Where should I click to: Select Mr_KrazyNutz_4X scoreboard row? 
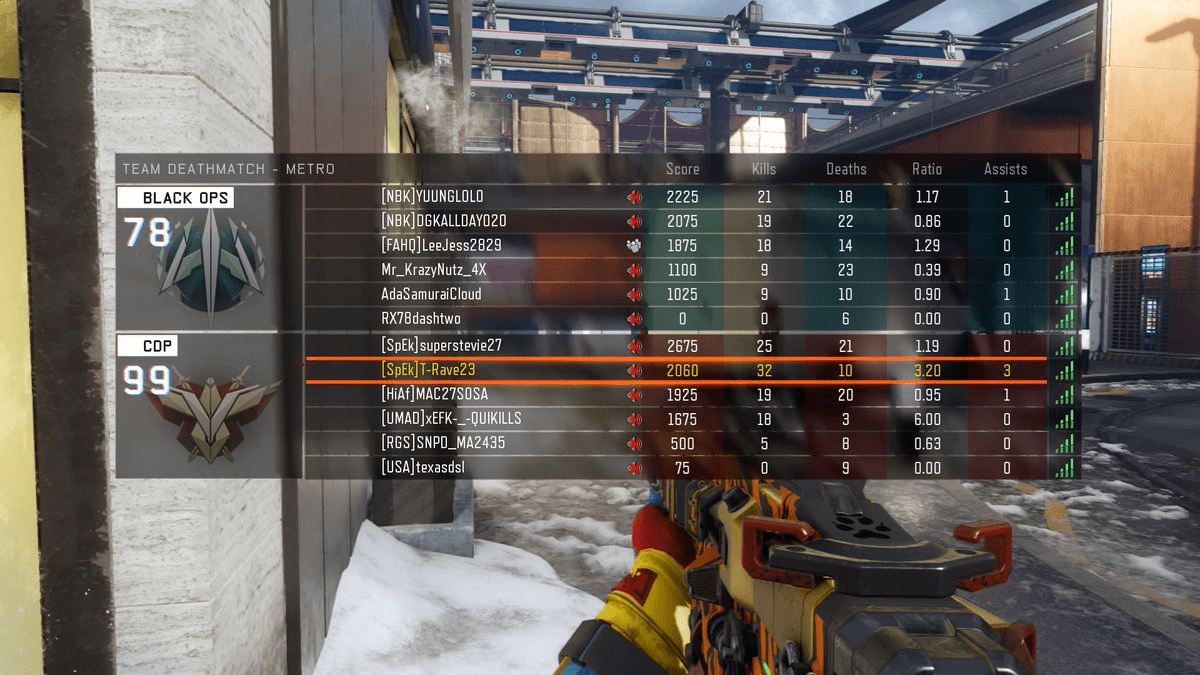433,270
